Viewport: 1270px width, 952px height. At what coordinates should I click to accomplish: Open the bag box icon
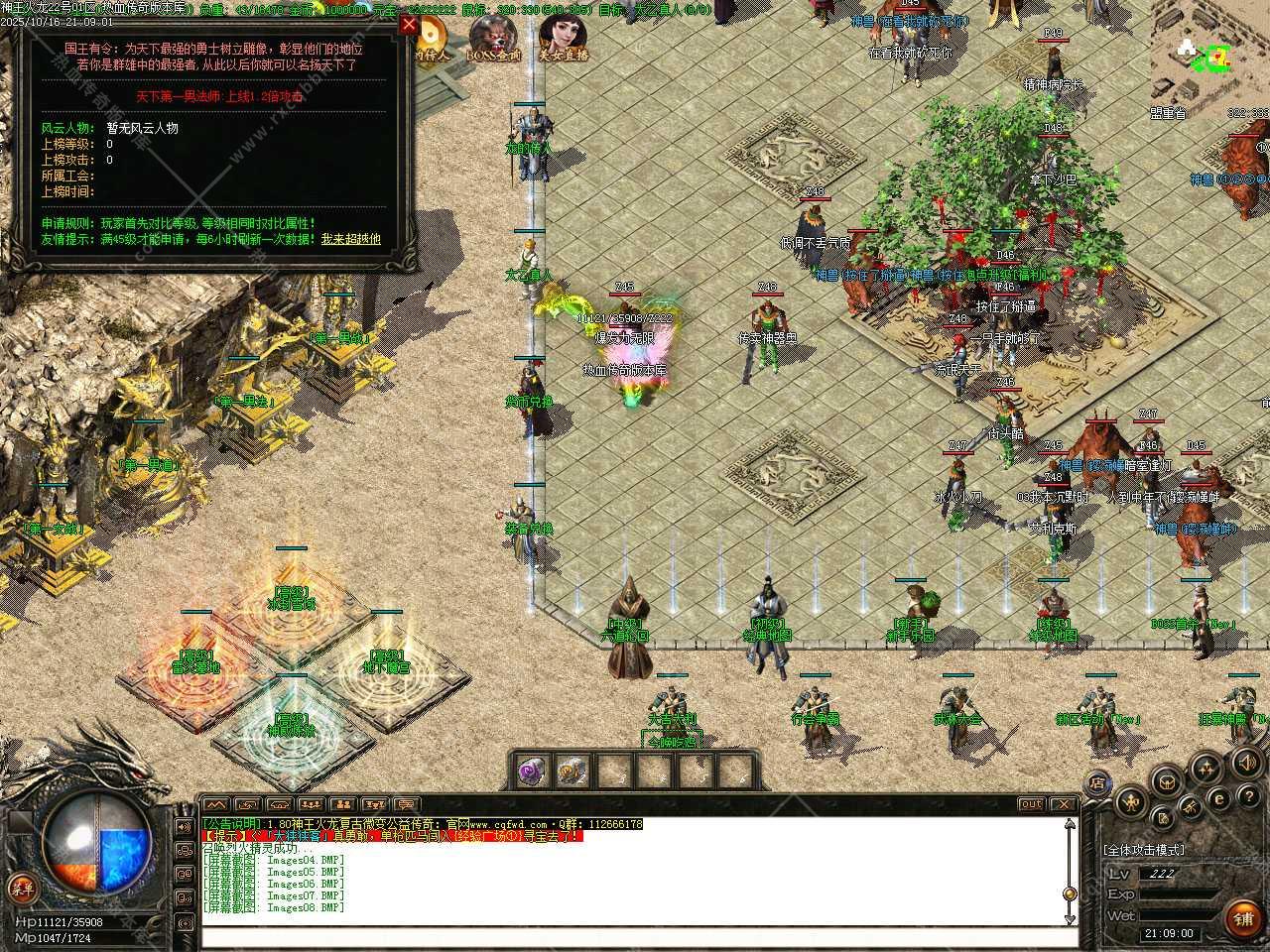pos(1166,781)
